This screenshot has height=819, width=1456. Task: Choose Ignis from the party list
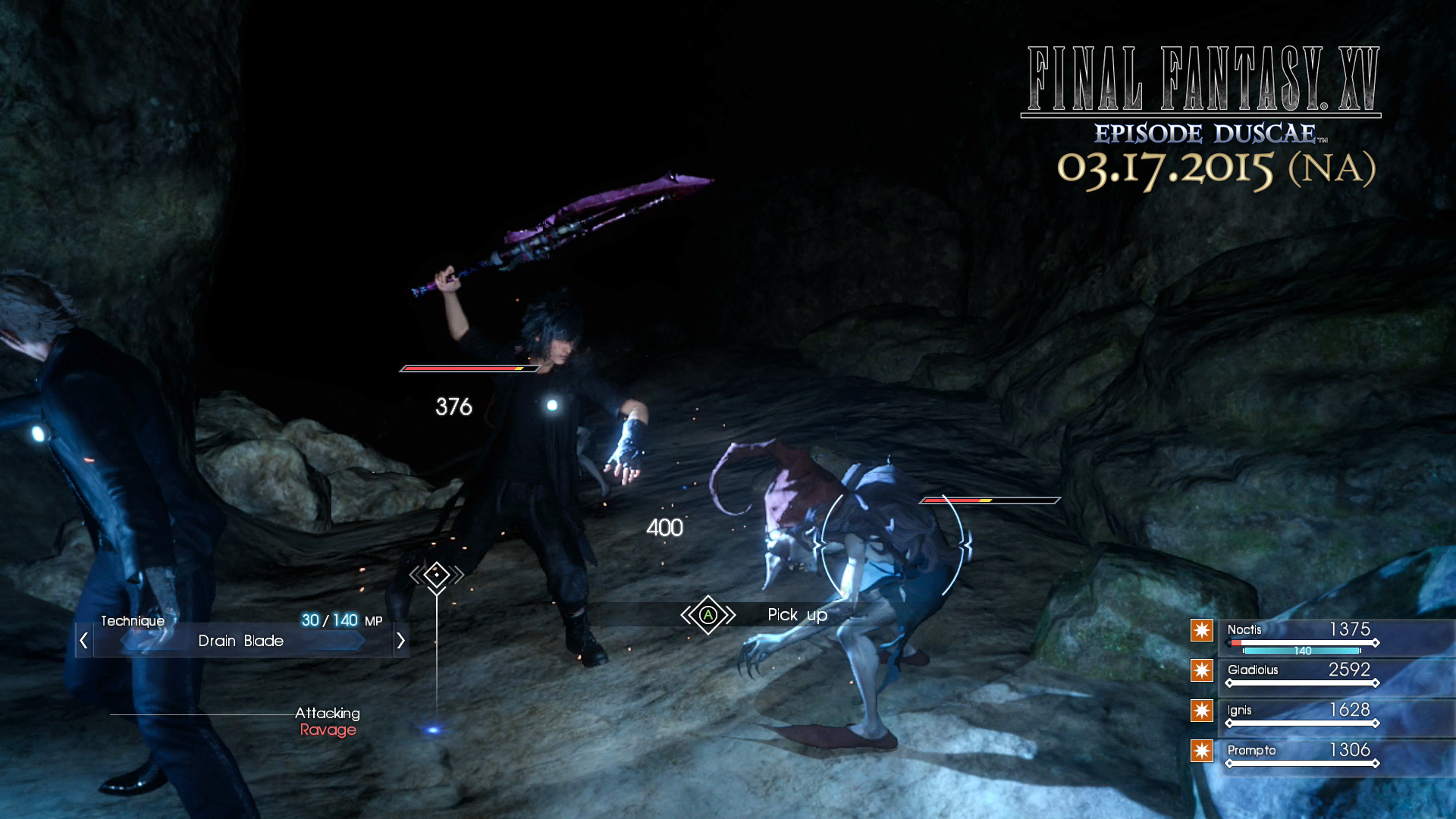(x=1239, y=711)
